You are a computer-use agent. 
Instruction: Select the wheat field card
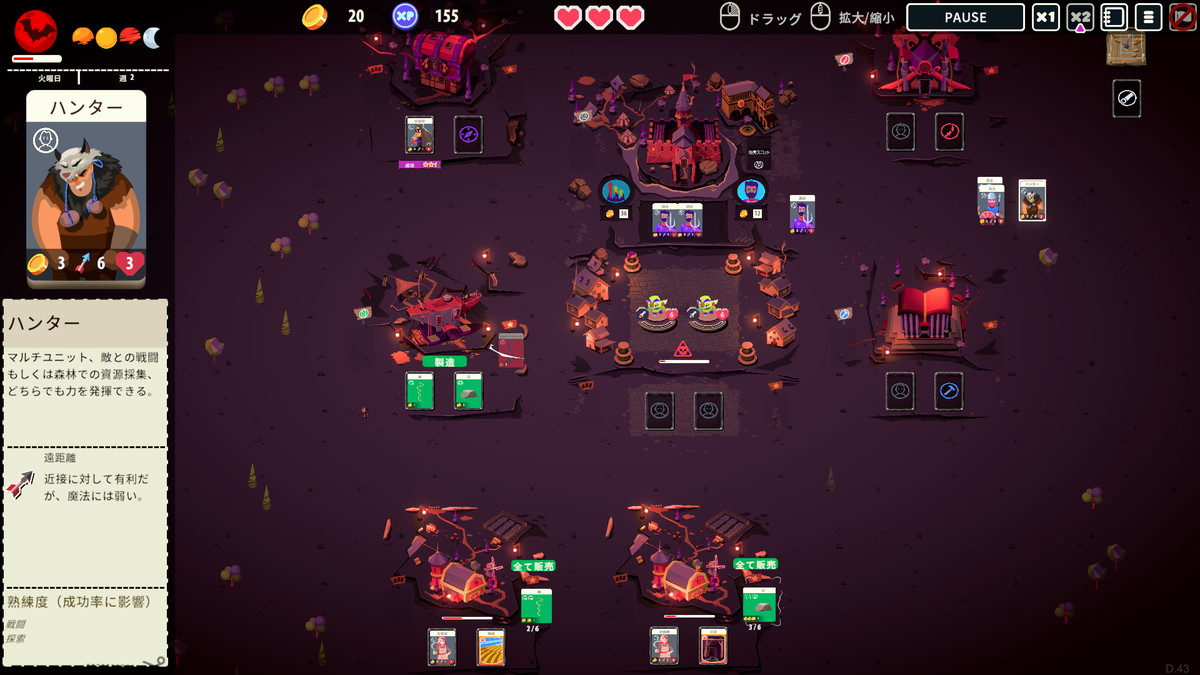point(491,646)
